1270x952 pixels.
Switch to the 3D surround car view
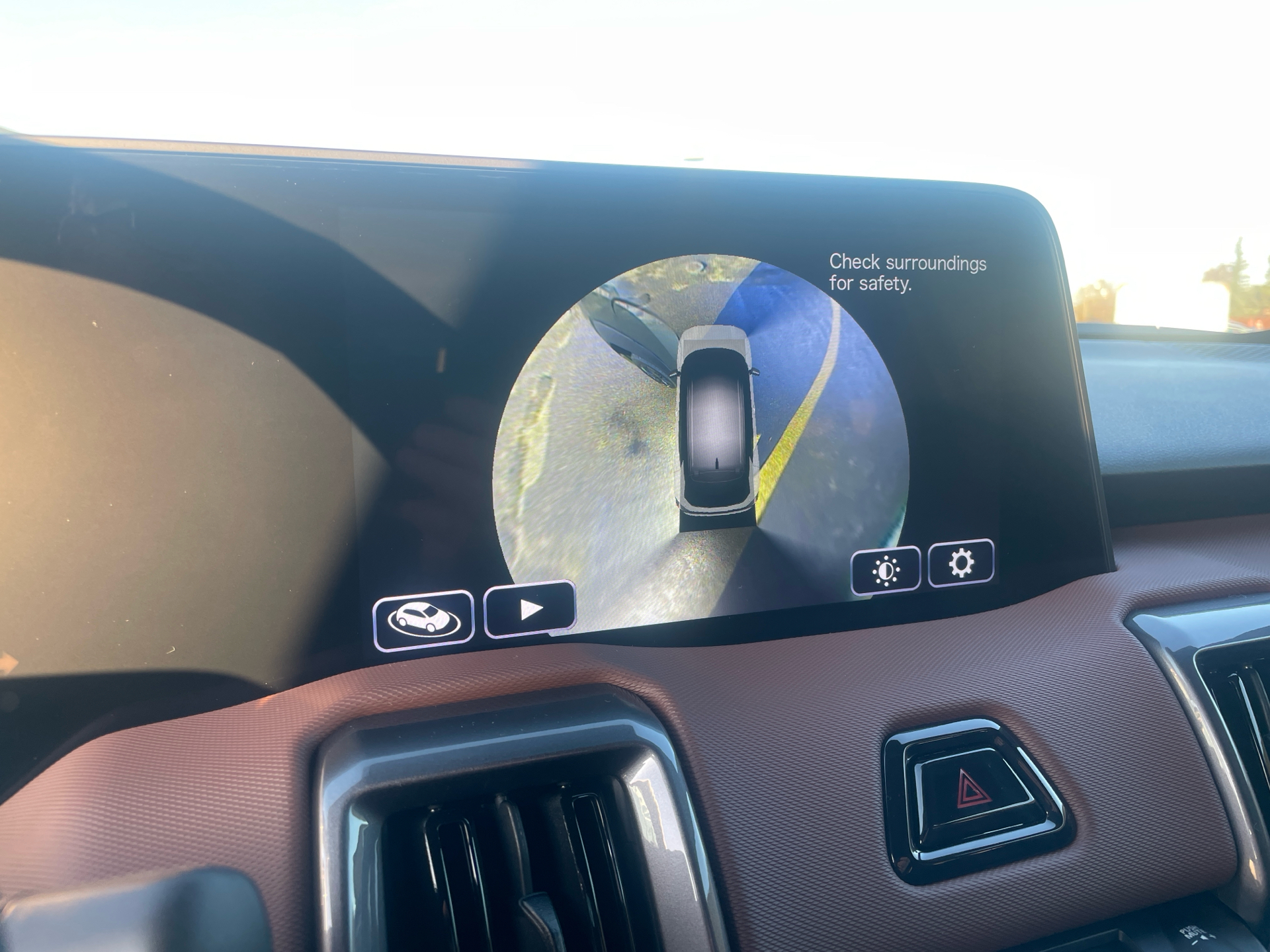point(423,619)
